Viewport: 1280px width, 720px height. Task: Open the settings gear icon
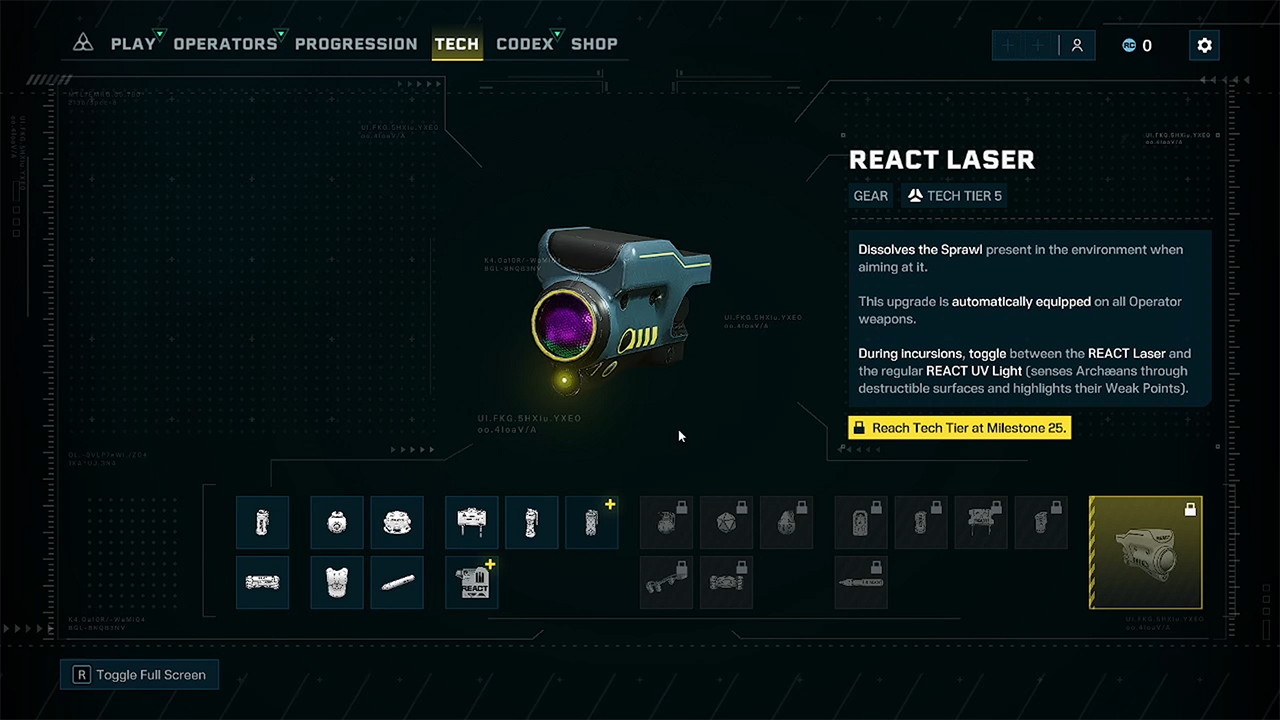point(1204,45)
